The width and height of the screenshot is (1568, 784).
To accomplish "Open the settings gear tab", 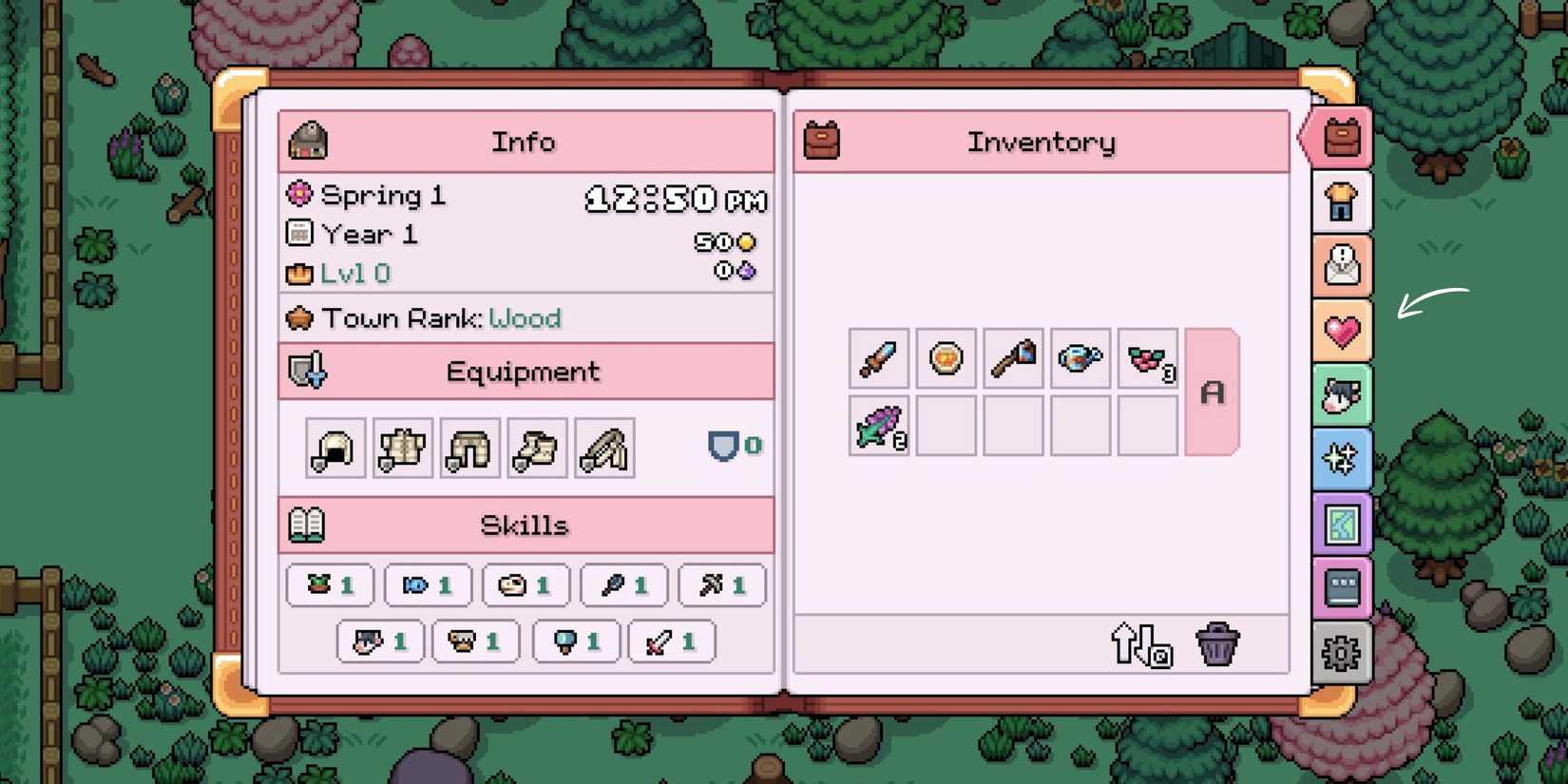I will (1340, 653).
